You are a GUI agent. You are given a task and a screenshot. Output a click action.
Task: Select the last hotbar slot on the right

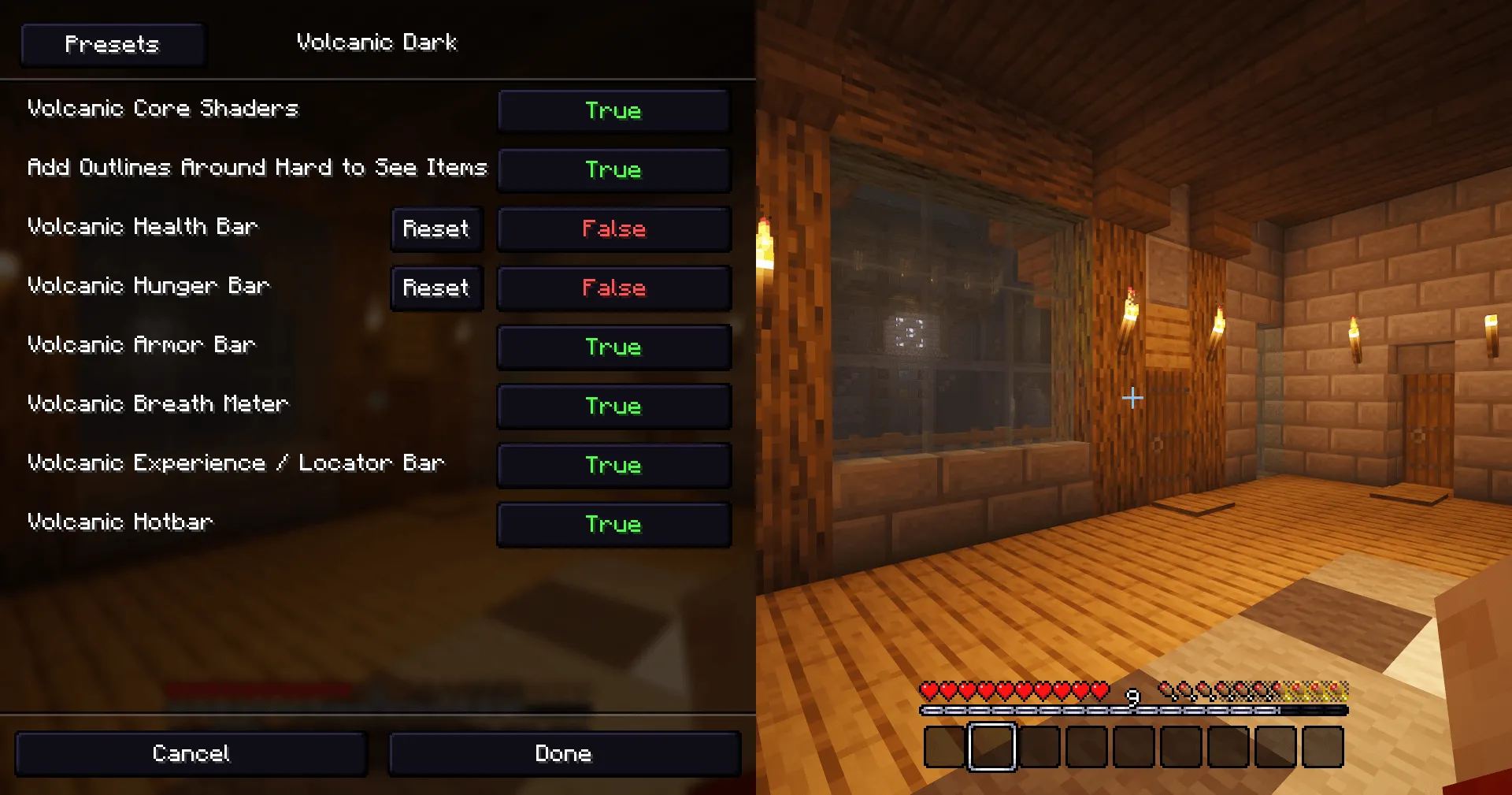pyautogui.click(x=1323, y=747)
